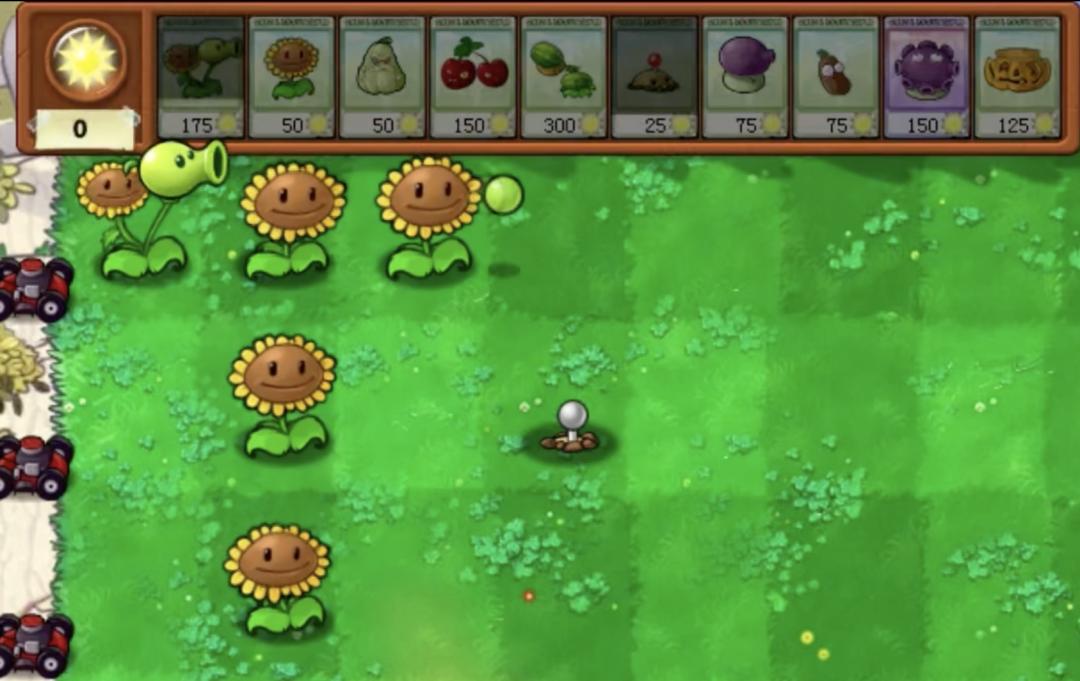Select the purple Gloom-shroom seed packet
This screenshot has height=681, width=1080.
click(x=927, y=77)
